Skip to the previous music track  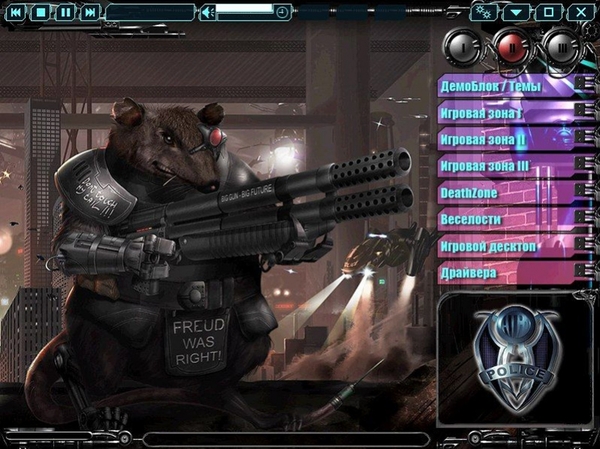[15, 12]
